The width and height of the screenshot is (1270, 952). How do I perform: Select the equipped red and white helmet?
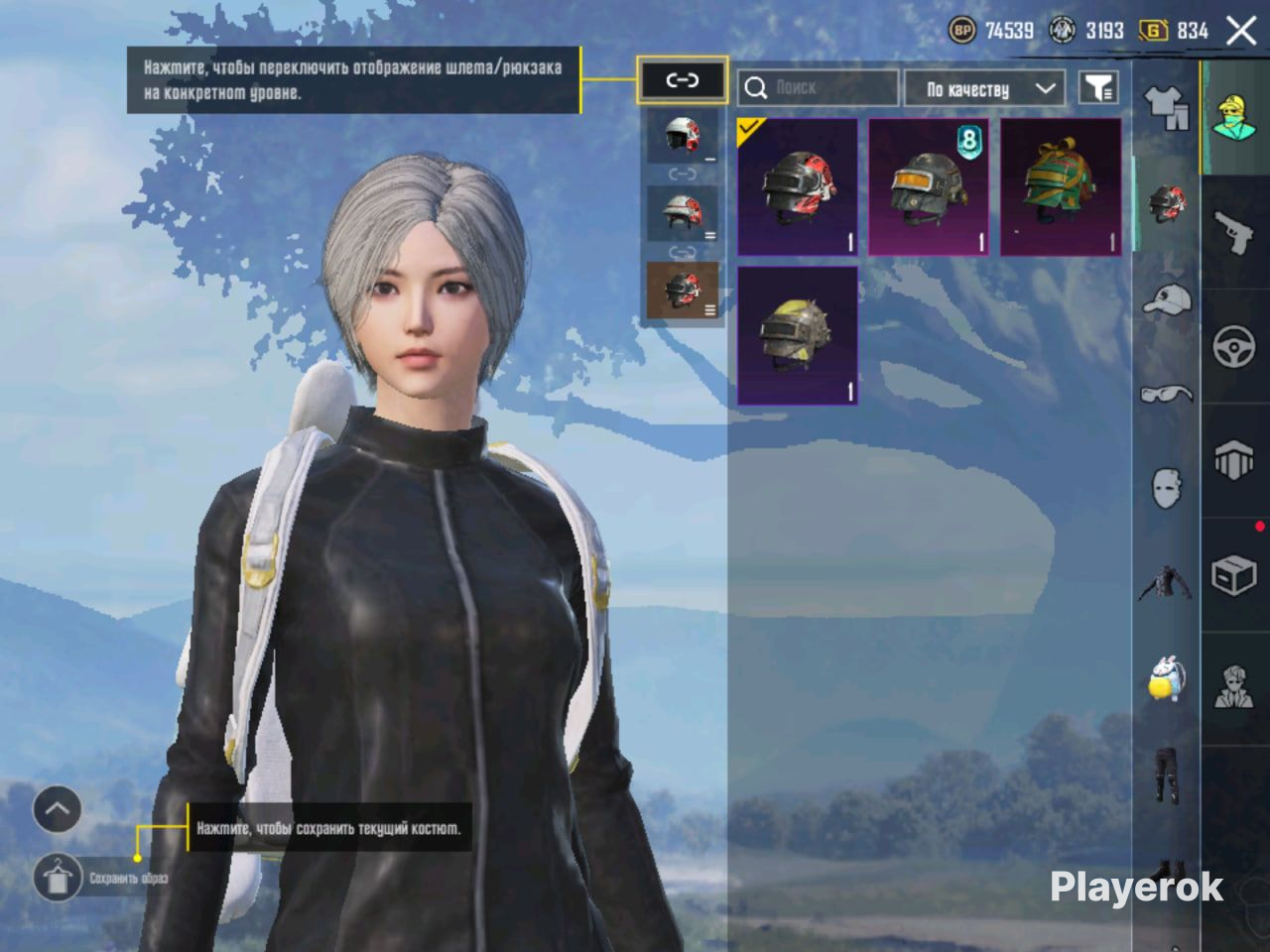pyautogui.click(x=798, y=188)
